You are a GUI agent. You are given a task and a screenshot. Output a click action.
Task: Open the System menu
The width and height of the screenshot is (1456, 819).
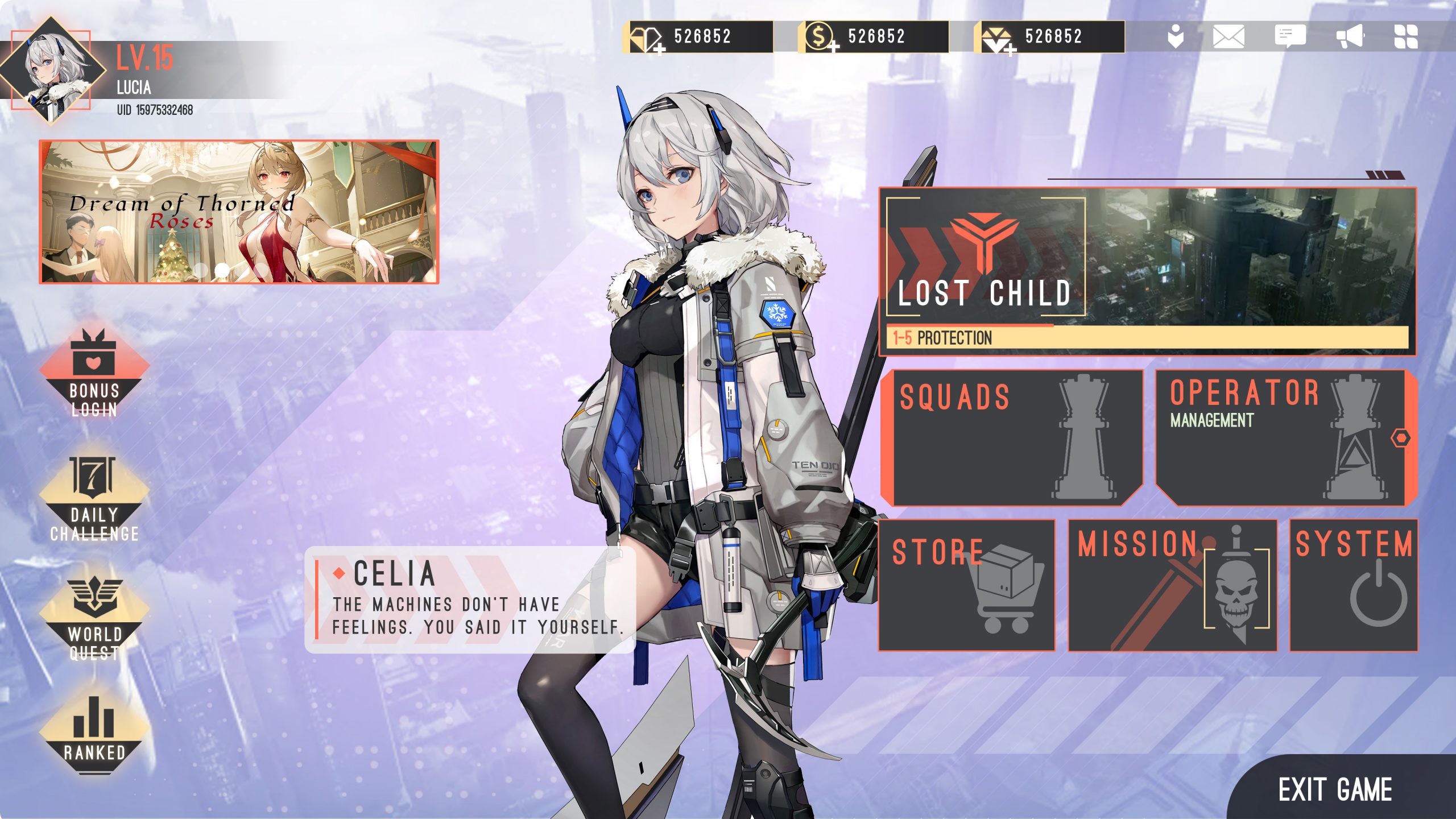click(1353, 585)
